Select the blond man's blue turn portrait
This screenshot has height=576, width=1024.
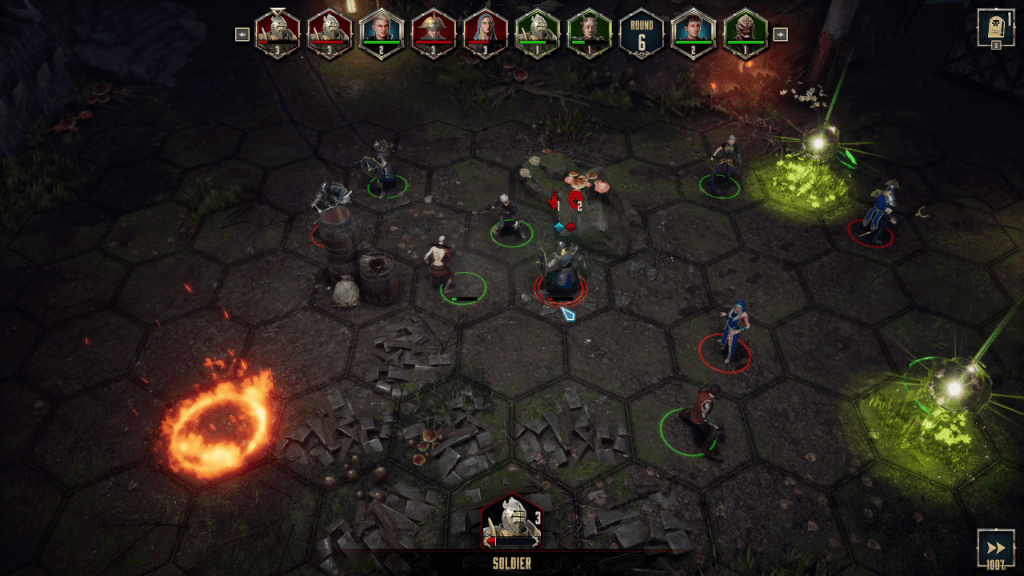click(381, 33)
